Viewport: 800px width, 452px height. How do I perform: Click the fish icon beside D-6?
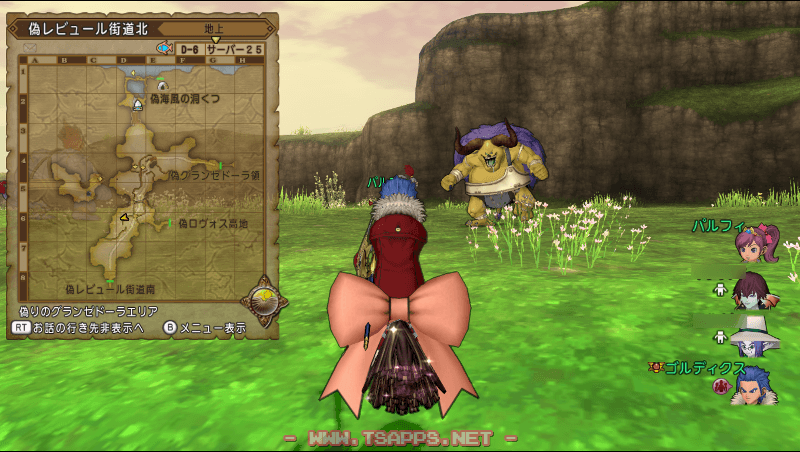click(164, 47)
